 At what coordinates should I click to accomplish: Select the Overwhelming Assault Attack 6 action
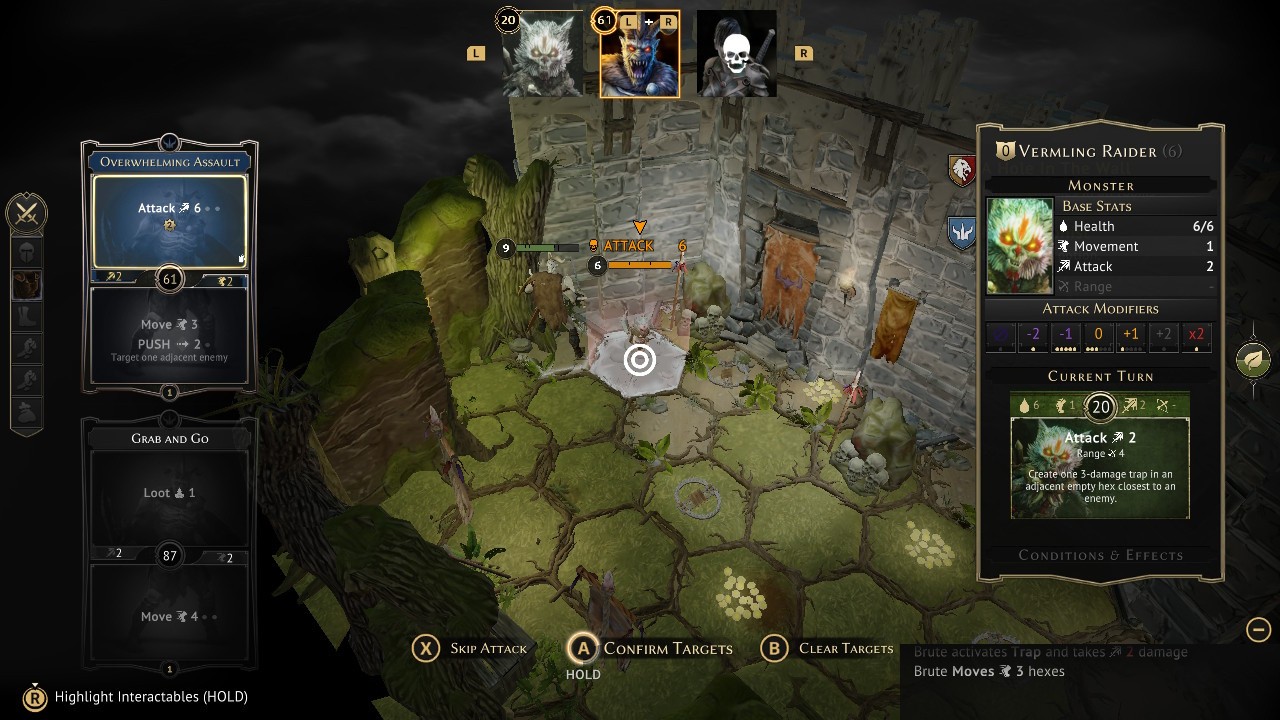click(x=169, y=219)
